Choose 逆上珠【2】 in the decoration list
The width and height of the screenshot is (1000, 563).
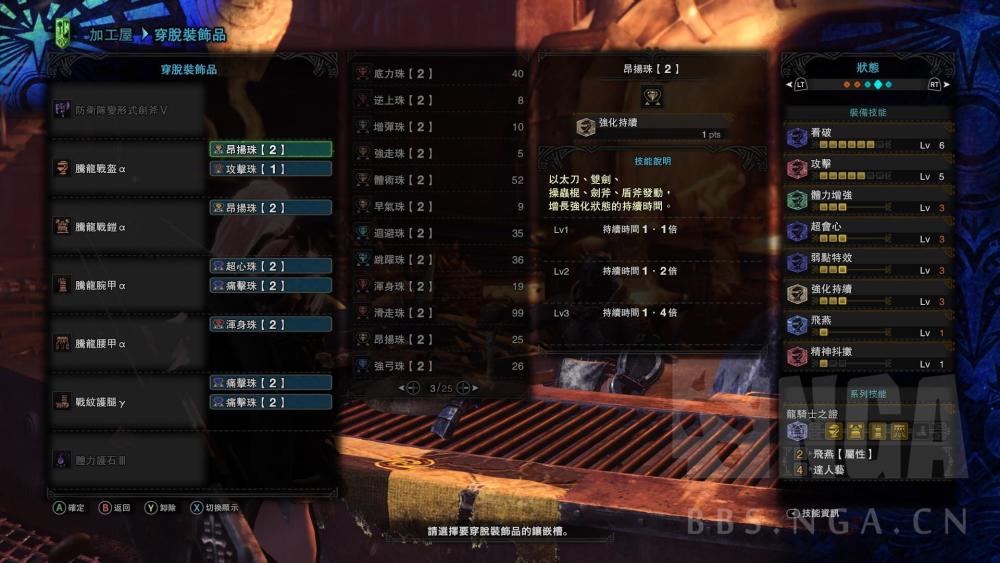click(440, 101)
